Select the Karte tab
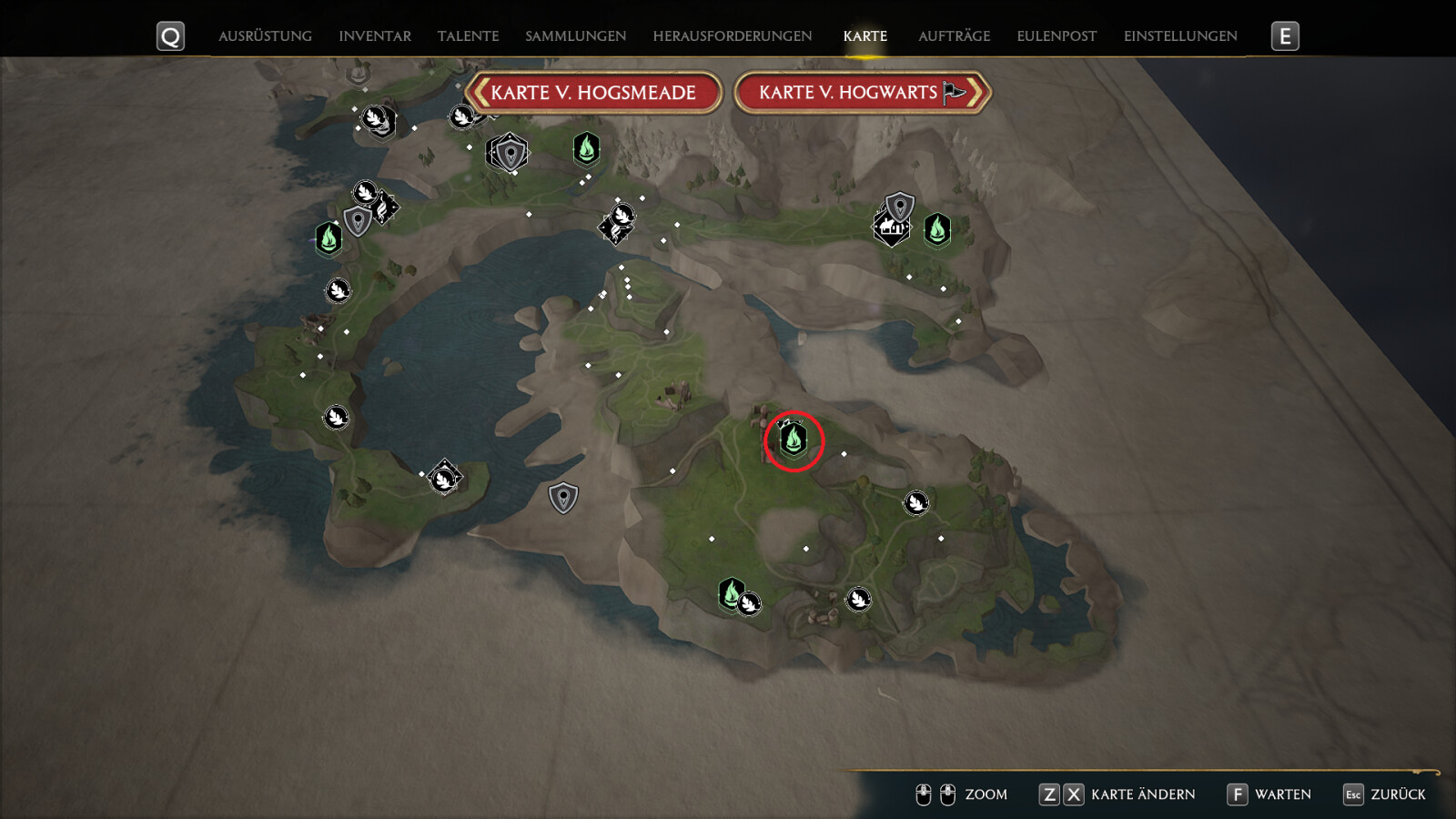Viewport: 1456px width, 819px height. pos(864,36)
